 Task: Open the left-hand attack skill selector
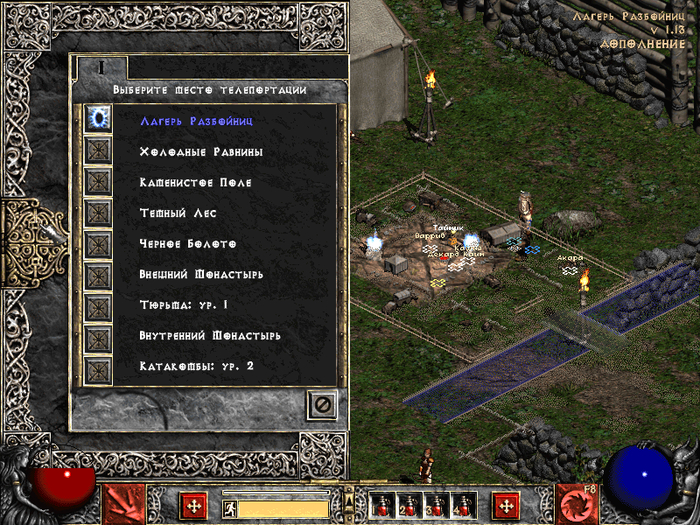[x=119, y=505]
